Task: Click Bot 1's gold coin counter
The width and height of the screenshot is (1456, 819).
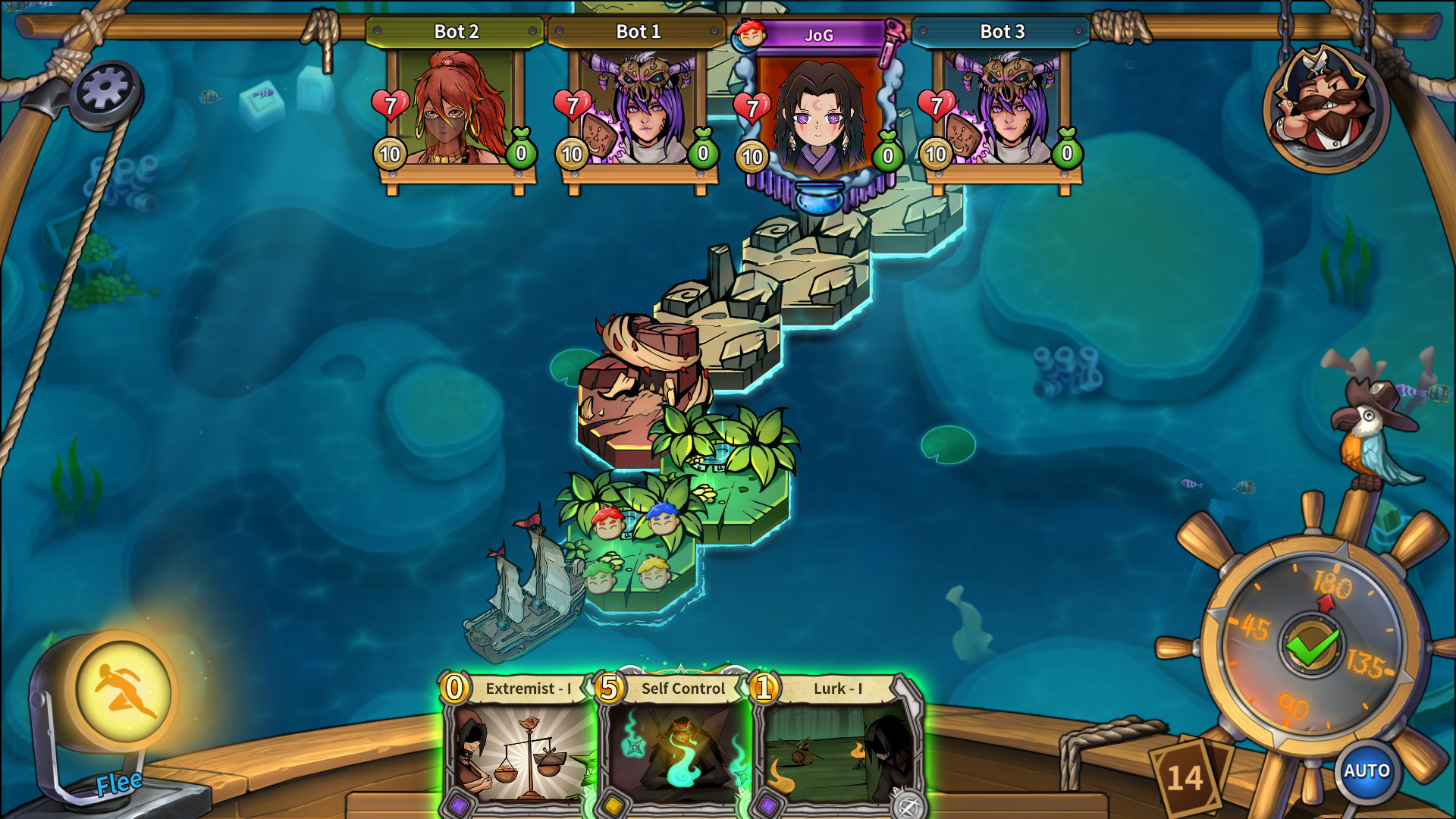Action: (x=571, y=154)
